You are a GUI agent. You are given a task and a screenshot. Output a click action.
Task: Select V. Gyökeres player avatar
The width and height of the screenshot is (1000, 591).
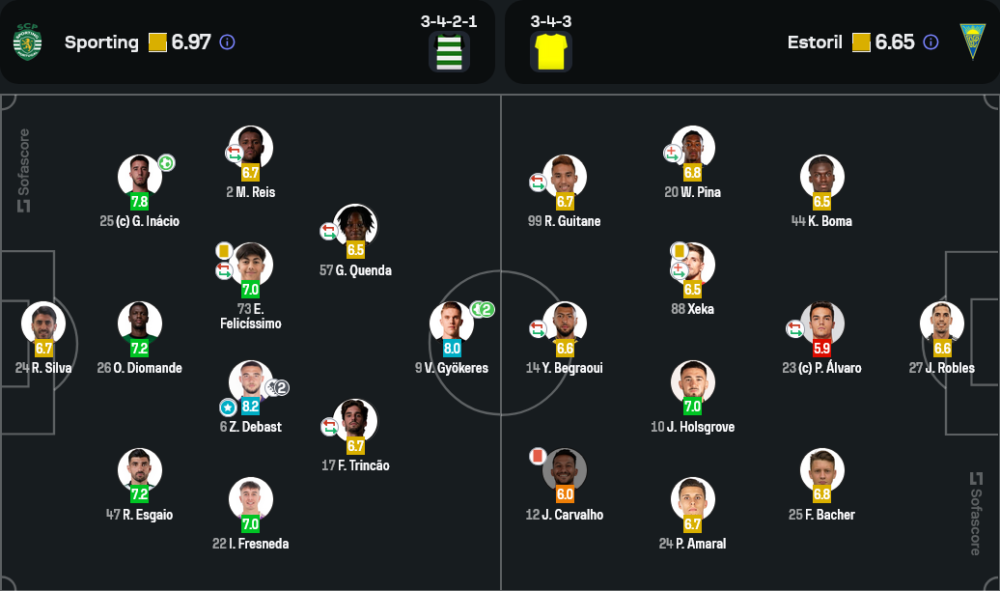[x=452, y=324]
